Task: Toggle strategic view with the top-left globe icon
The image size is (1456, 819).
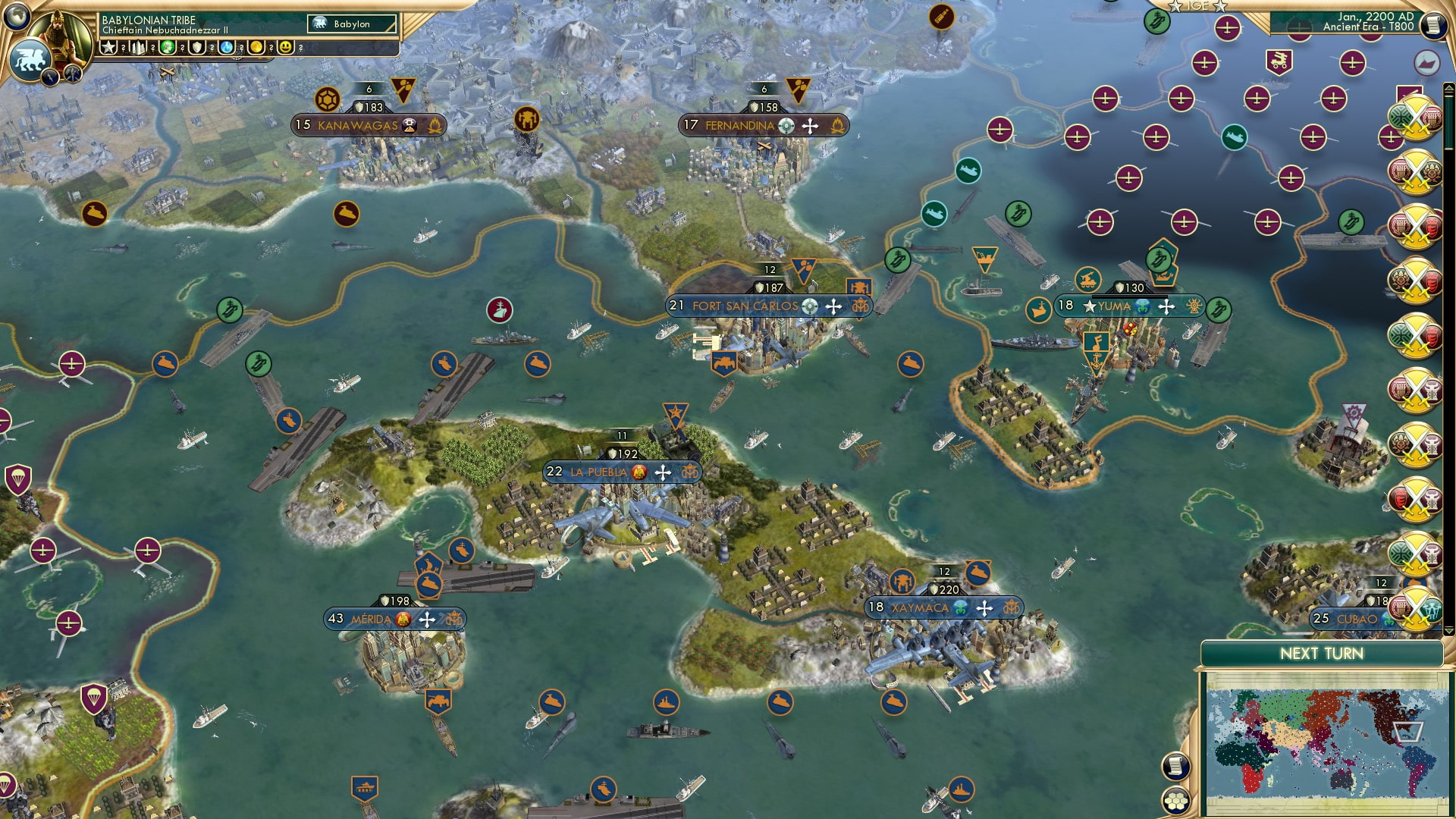Action: pyautogui.click(x=15, y=16)
